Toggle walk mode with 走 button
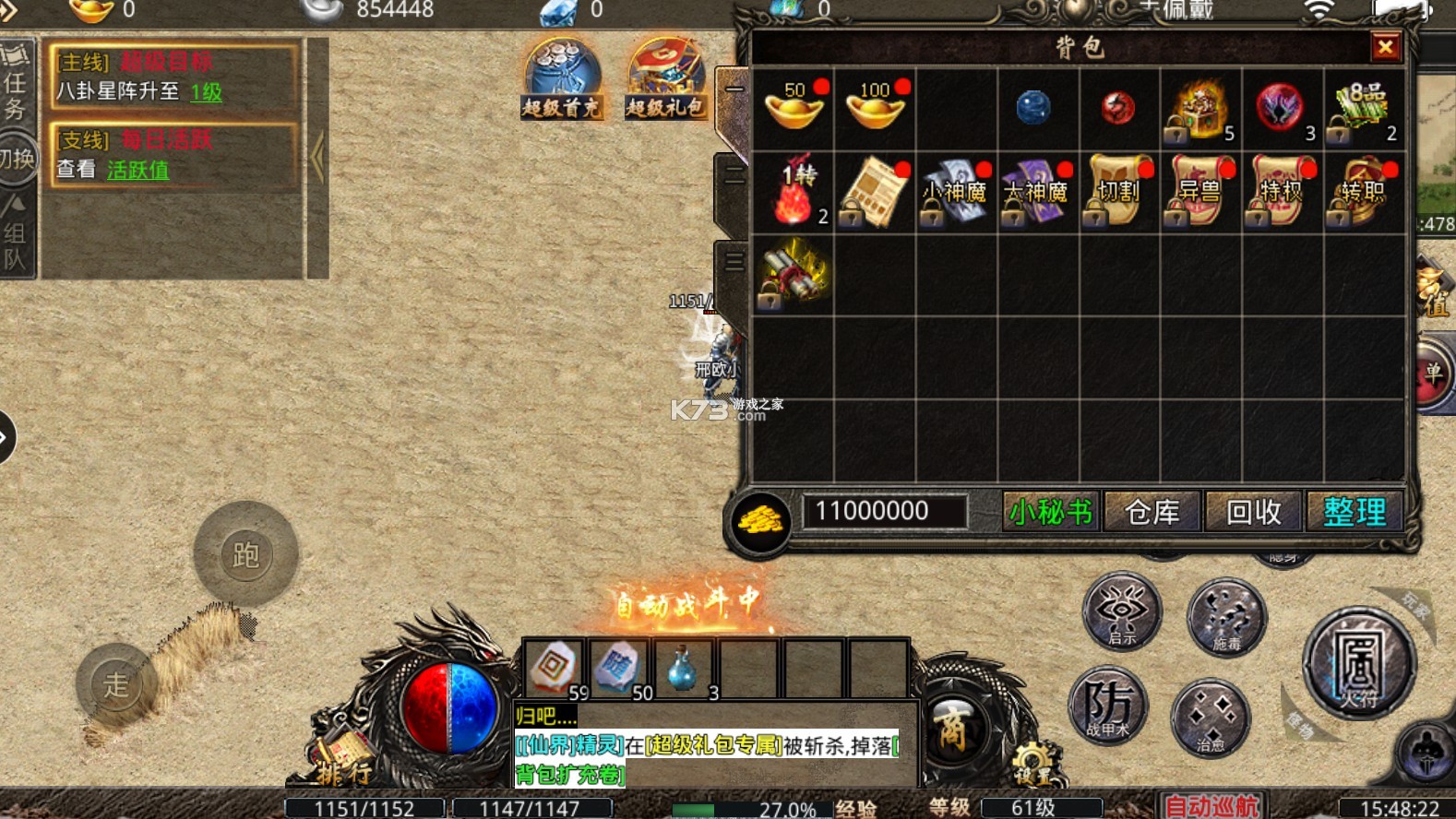The width and height of the screenshot is (1456, 819). coord(117,684)
